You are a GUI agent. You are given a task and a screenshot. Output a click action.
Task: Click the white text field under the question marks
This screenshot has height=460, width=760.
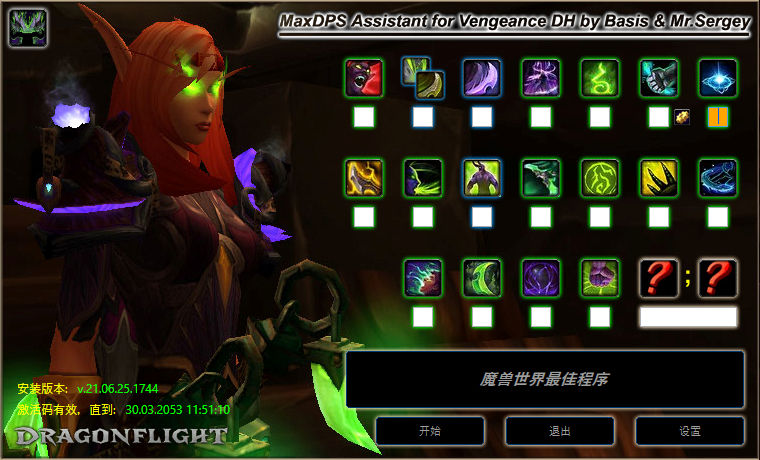click(x=688, y=317)
